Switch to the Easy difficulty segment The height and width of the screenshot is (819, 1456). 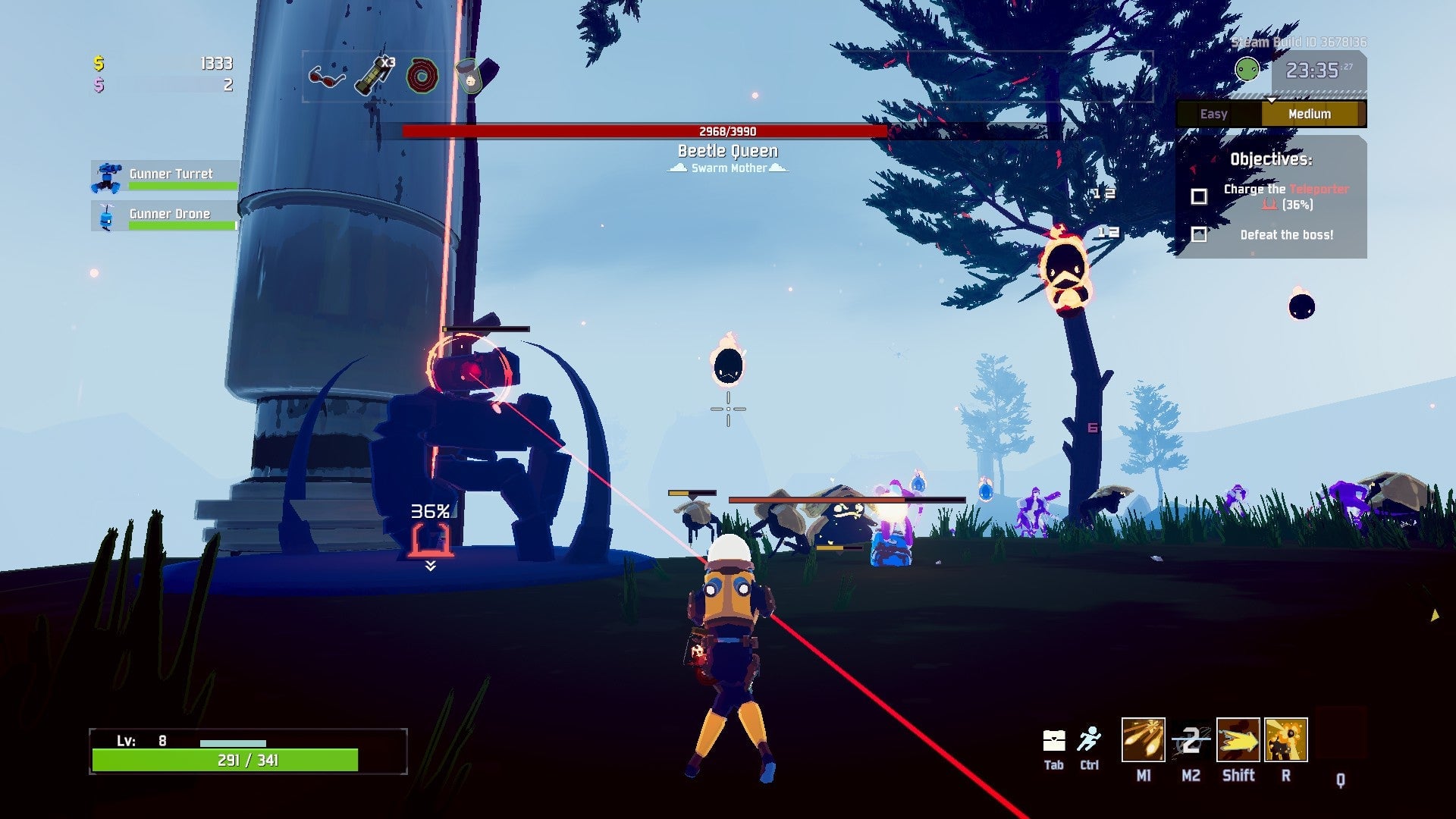(x=1214, y=114)
